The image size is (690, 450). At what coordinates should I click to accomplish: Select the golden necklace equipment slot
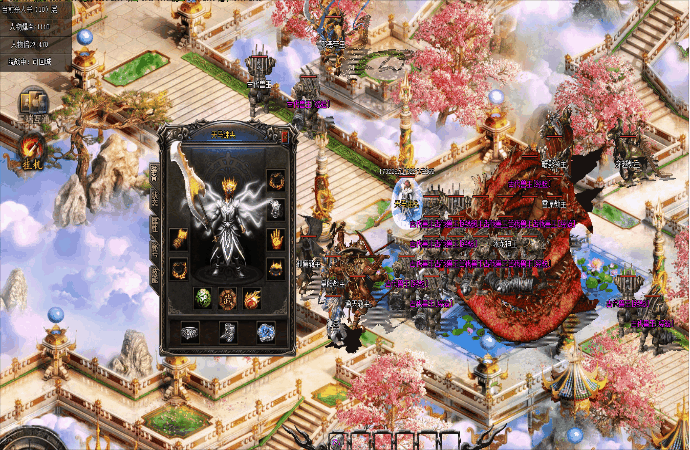(x=275, y=182)
